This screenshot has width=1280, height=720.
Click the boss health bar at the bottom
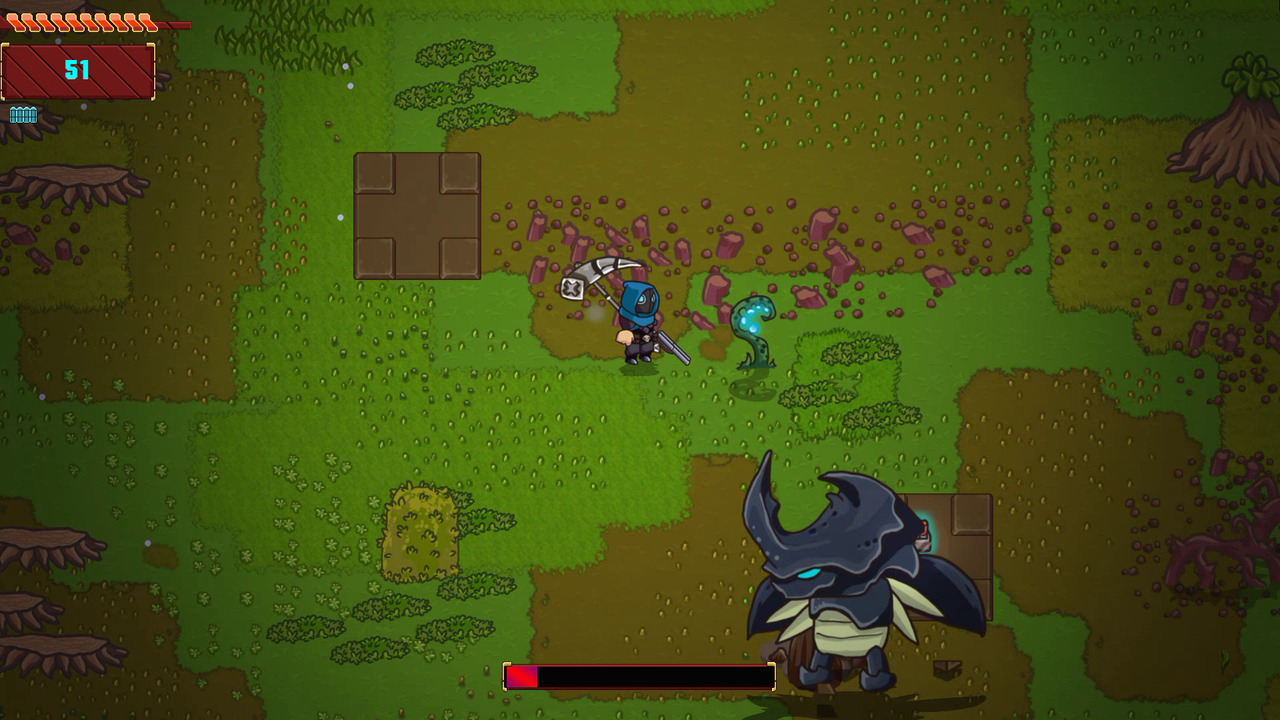638,676
